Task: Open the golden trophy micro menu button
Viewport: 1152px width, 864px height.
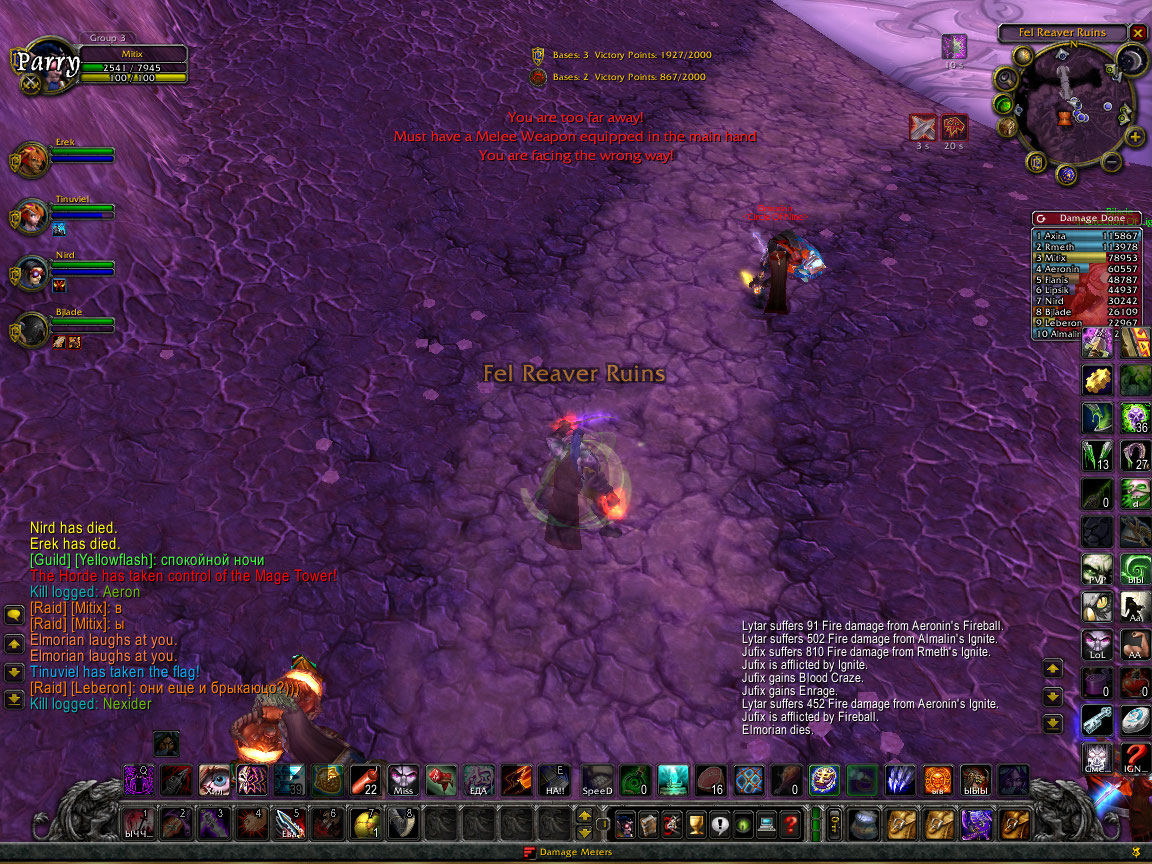Action: (695, 825)
